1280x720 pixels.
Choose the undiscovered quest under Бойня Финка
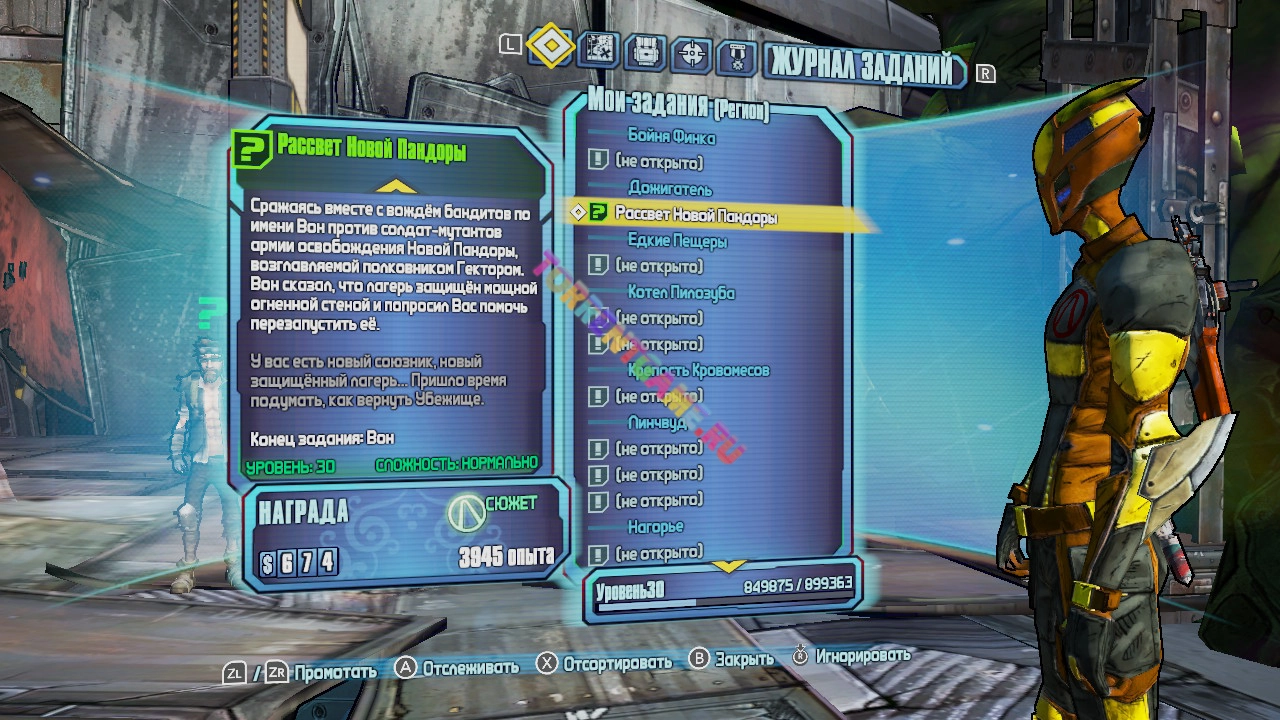coord(658,162)
